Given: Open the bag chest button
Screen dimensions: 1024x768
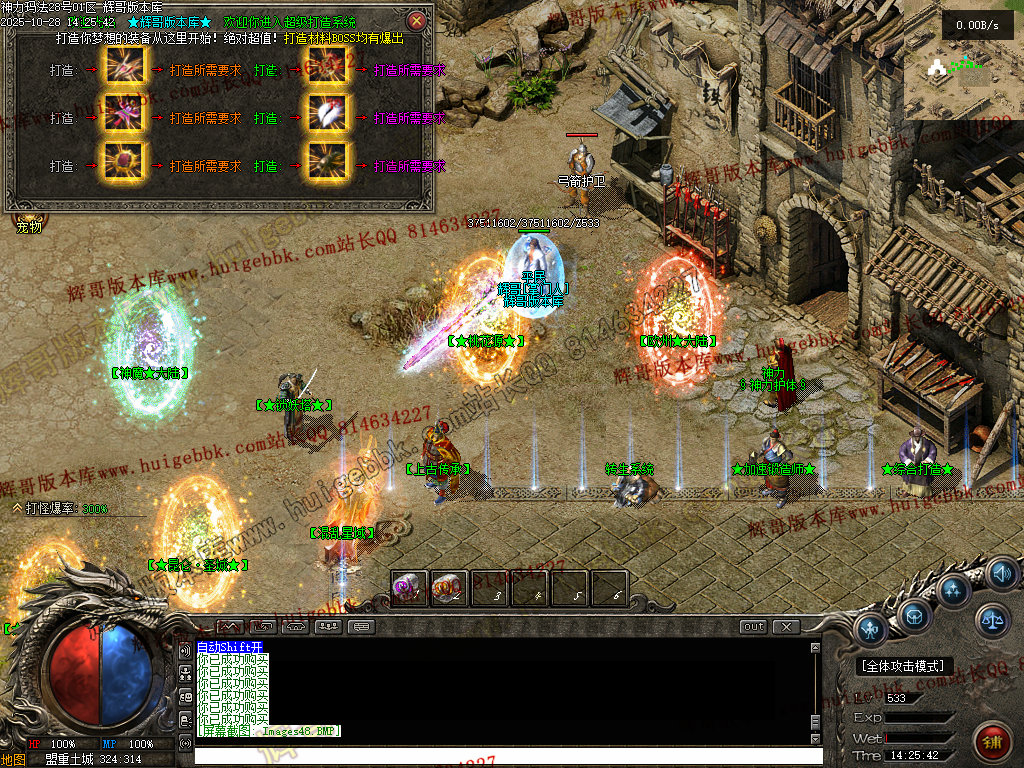Looking at the screenshot, I should point(914,615).
